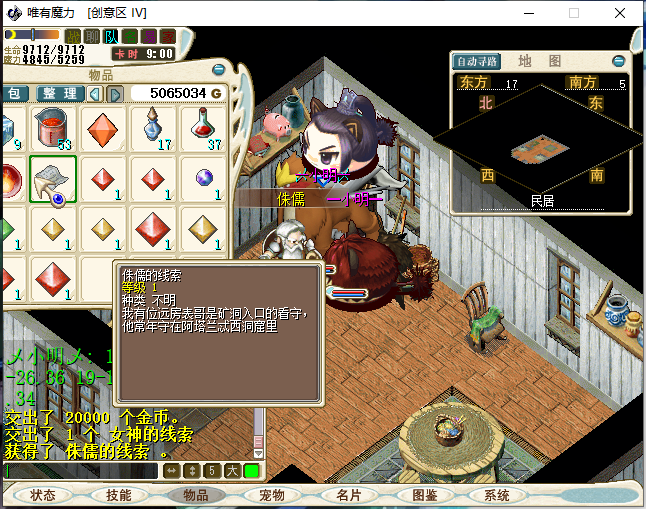The height and width of the screenshot is (509, 646).
Task: Open the 技能 skills menu
Action: (119, 495)
